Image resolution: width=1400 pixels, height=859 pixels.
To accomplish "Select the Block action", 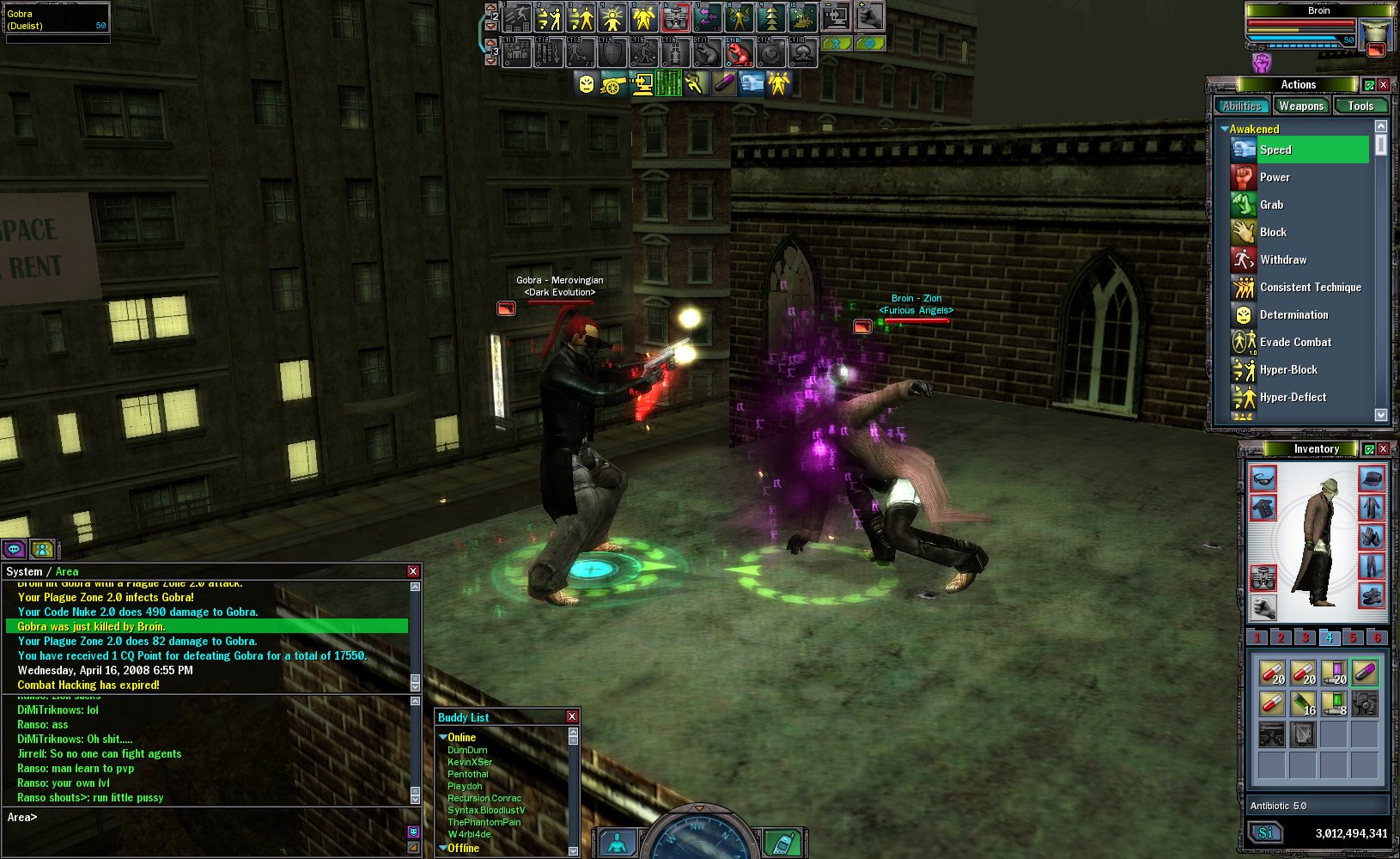I will 1273,232.
